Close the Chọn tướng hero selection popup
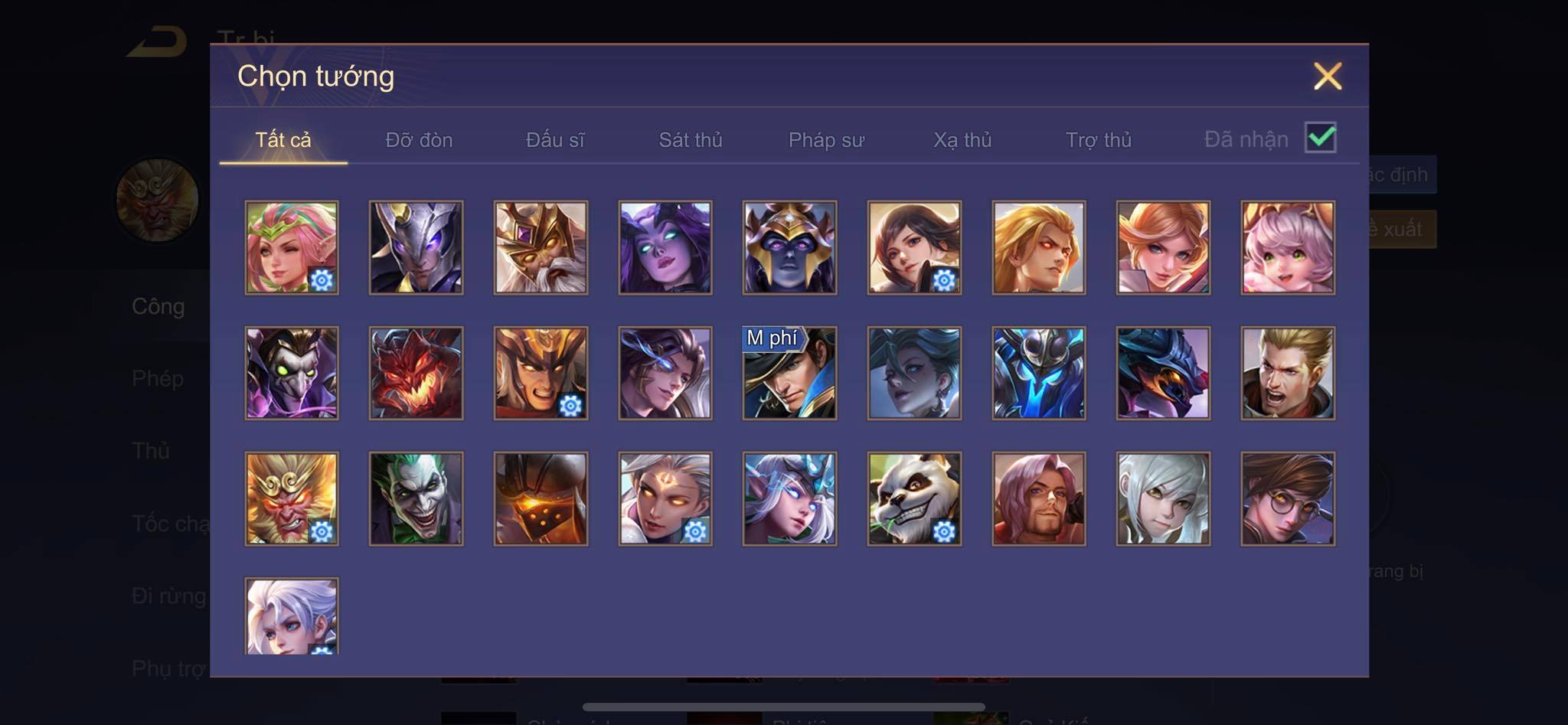This screenshot has height=725, width=1568. pos(1327,77)
